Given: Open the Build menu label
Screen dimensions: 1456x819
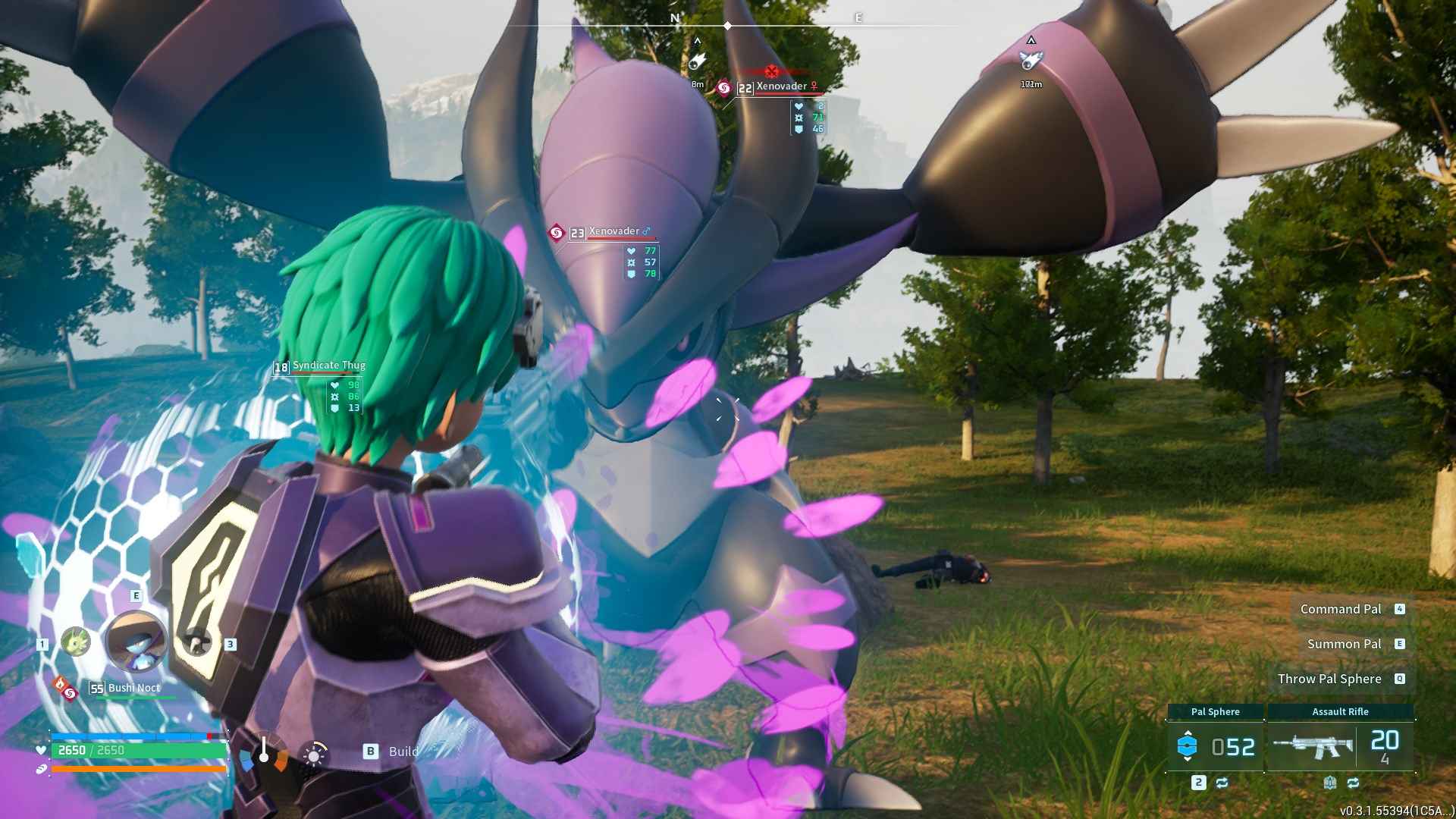Looking at the screenshot, I should point(403,752).
